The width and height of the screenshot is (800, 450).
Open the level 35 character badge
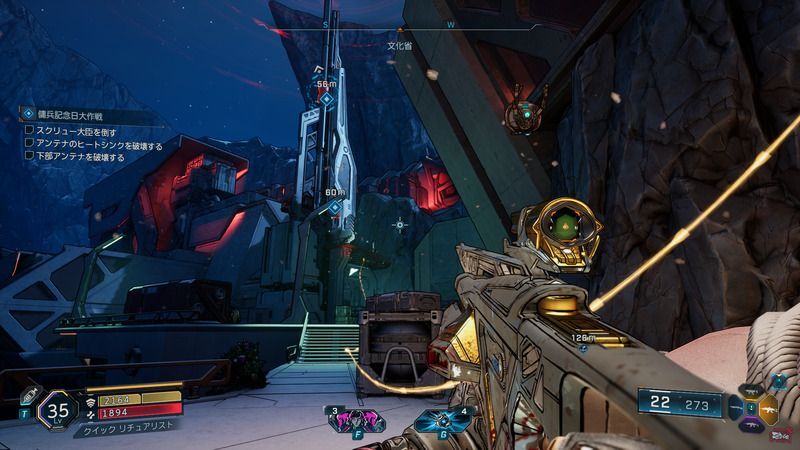58,408
